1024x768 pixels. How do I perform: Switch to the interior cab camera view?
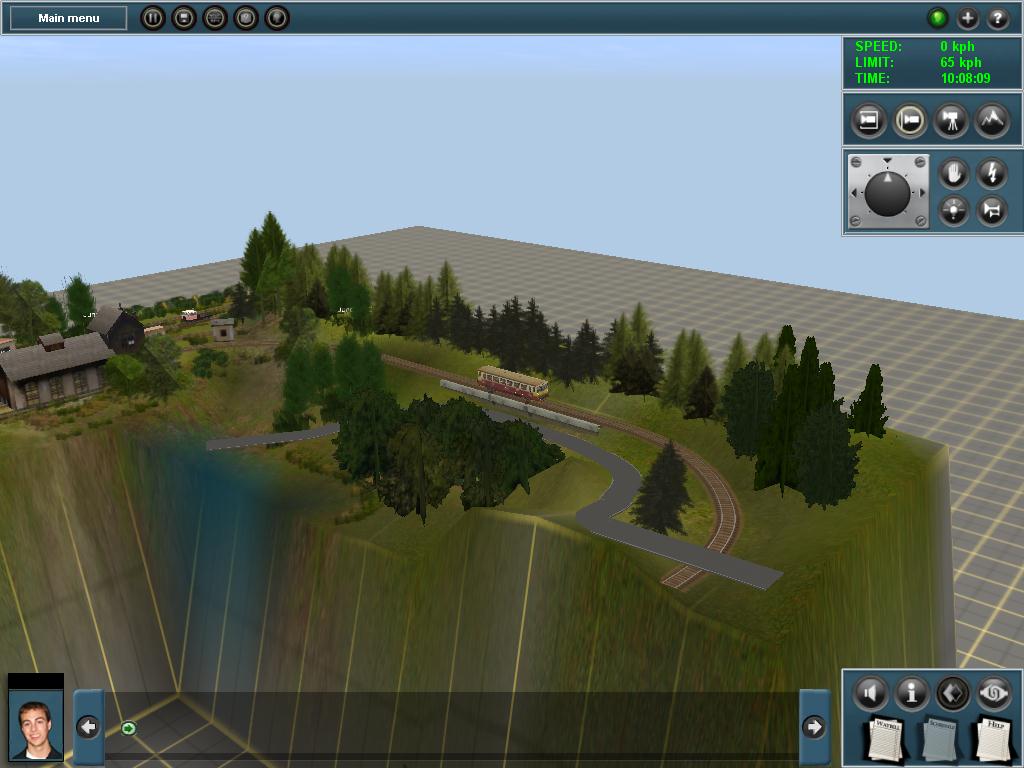coord(869,120)
